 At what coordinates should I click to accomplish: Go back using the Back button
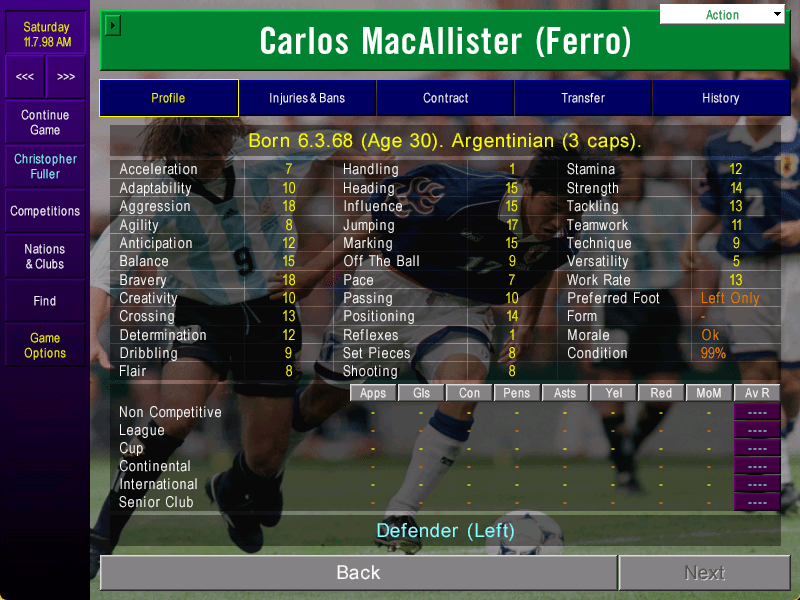(358, 573)
